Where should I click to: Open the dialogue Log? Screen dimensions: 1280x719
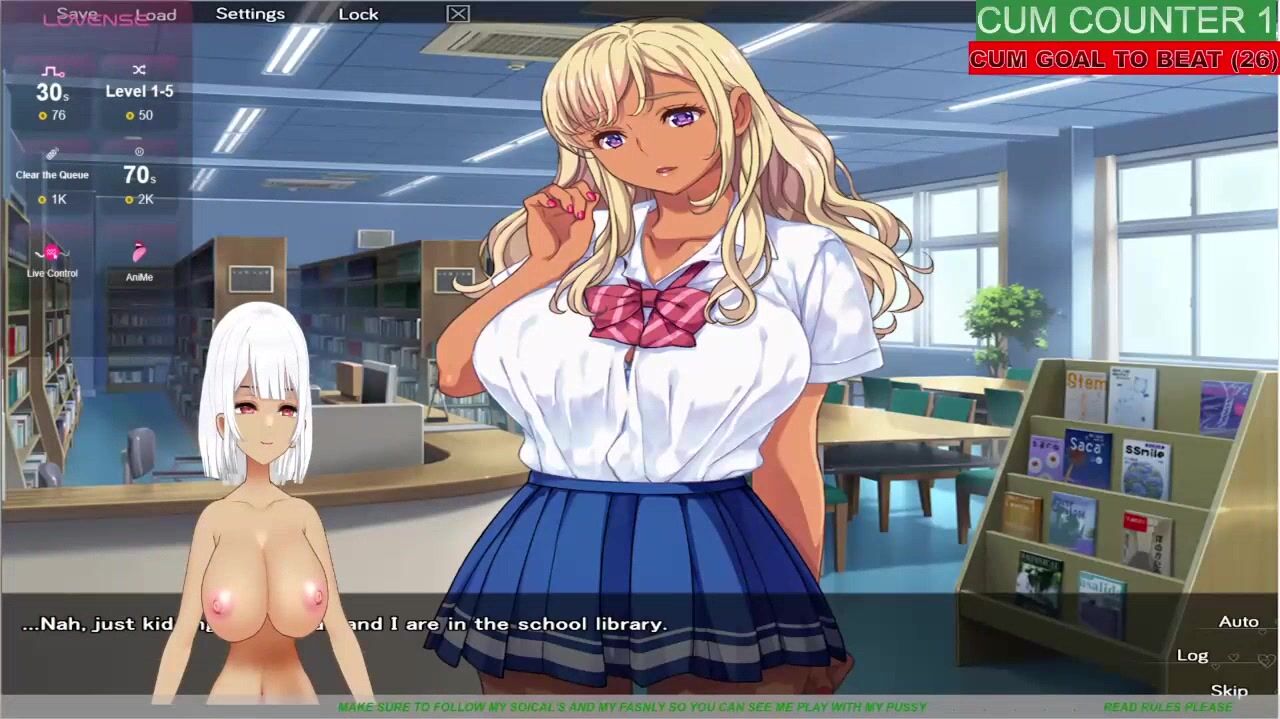1192,655
